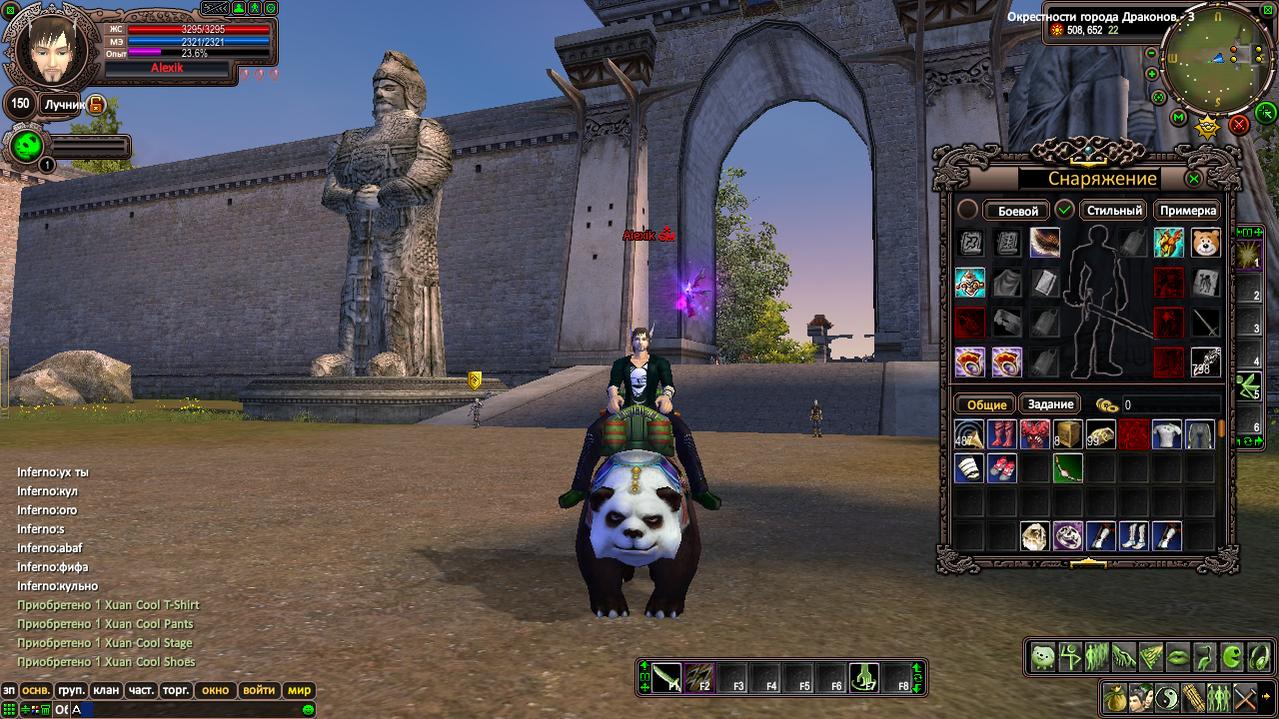Switch chat to the мир channel

[299, 690]
